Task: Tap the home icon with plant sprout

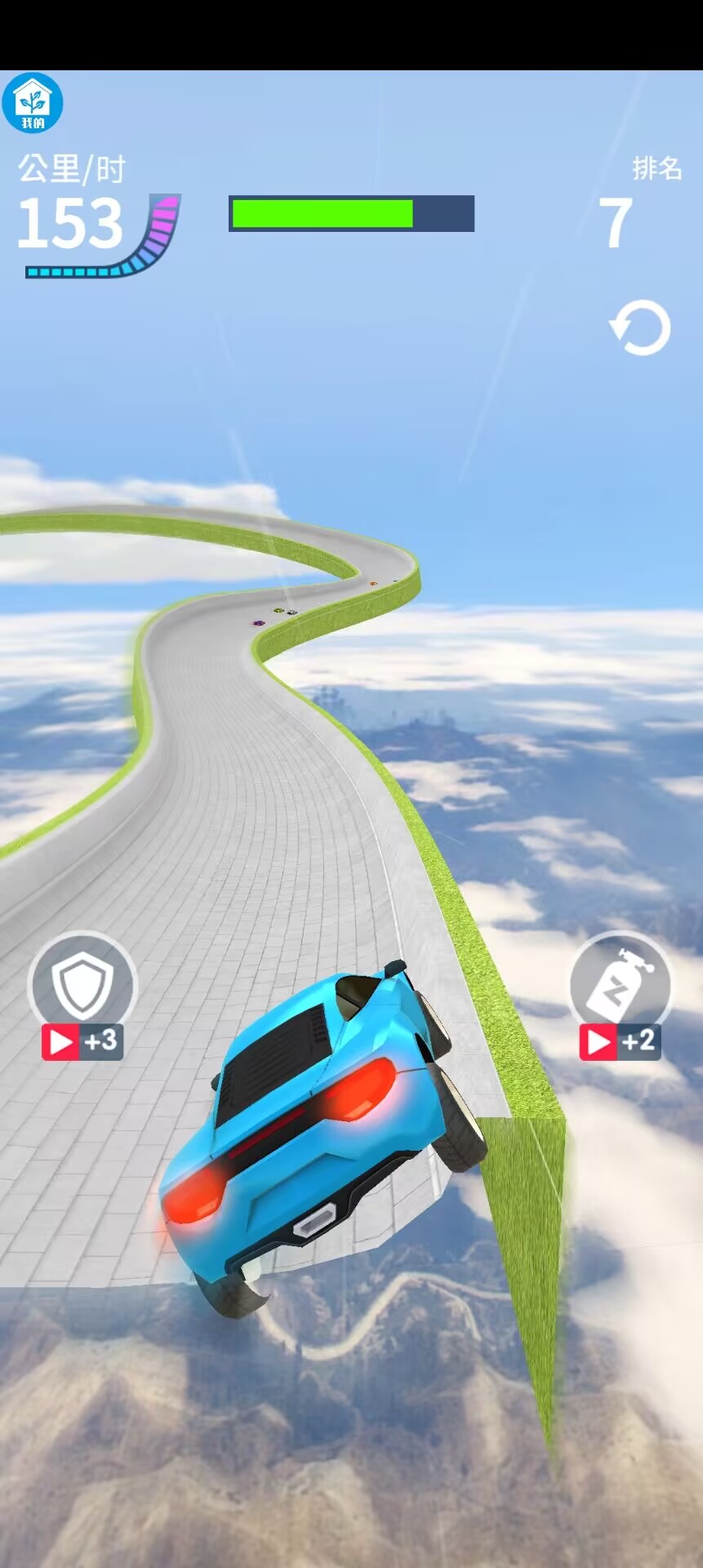Action: [33, 103]
